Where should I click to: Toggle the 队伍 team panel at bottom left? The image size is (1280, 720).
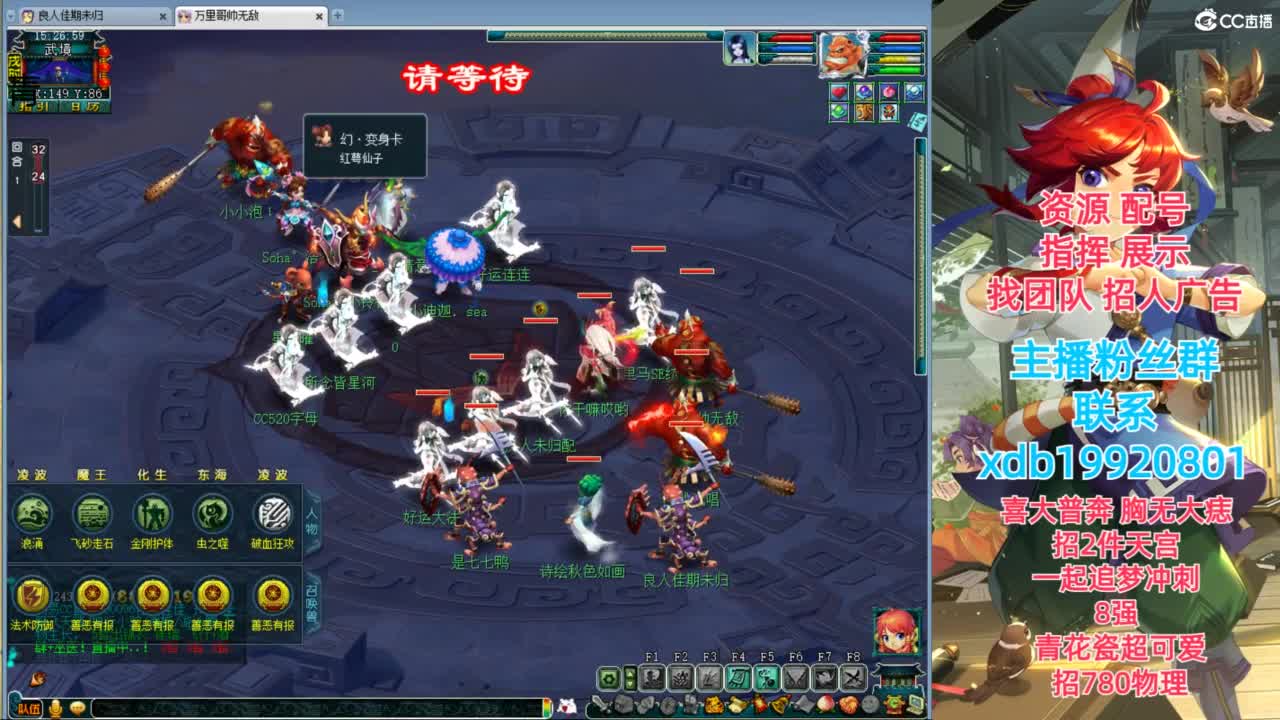coord(30,708)
